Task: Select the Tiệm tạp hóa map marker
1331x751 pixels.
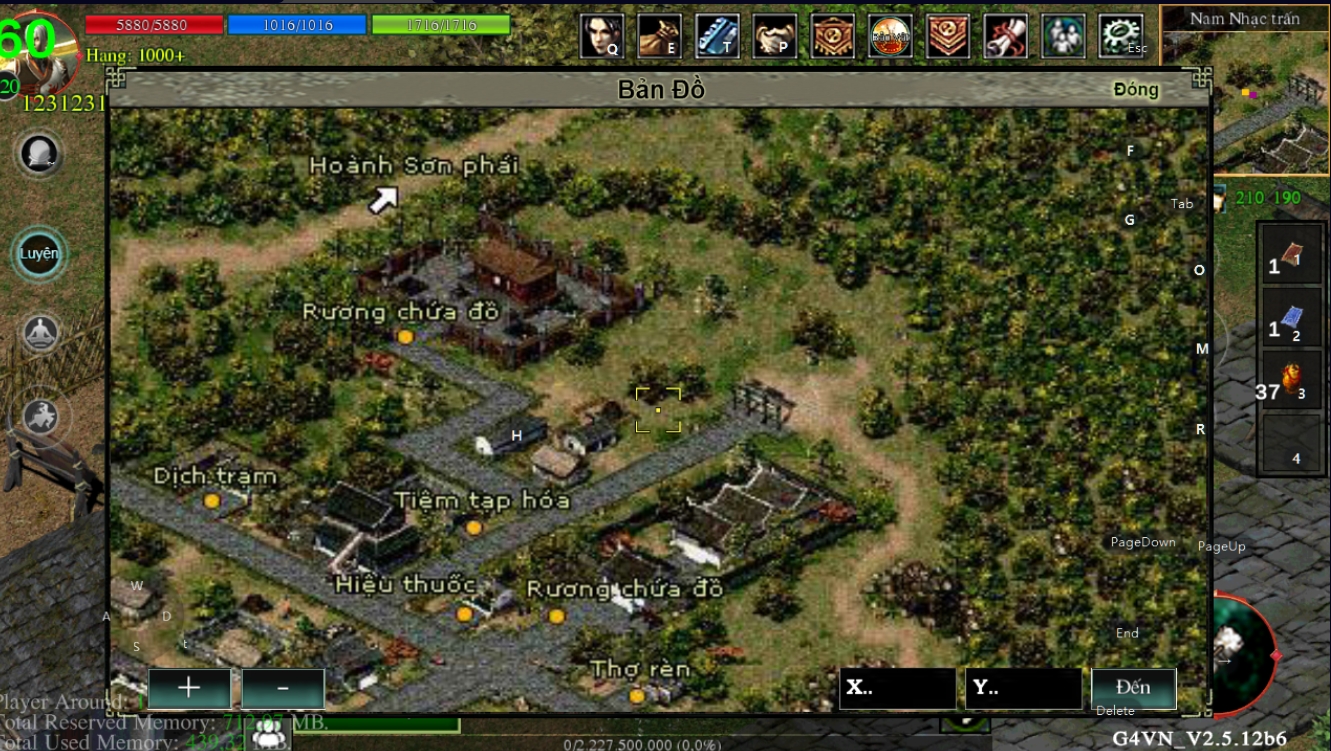Action: point(474,527)
